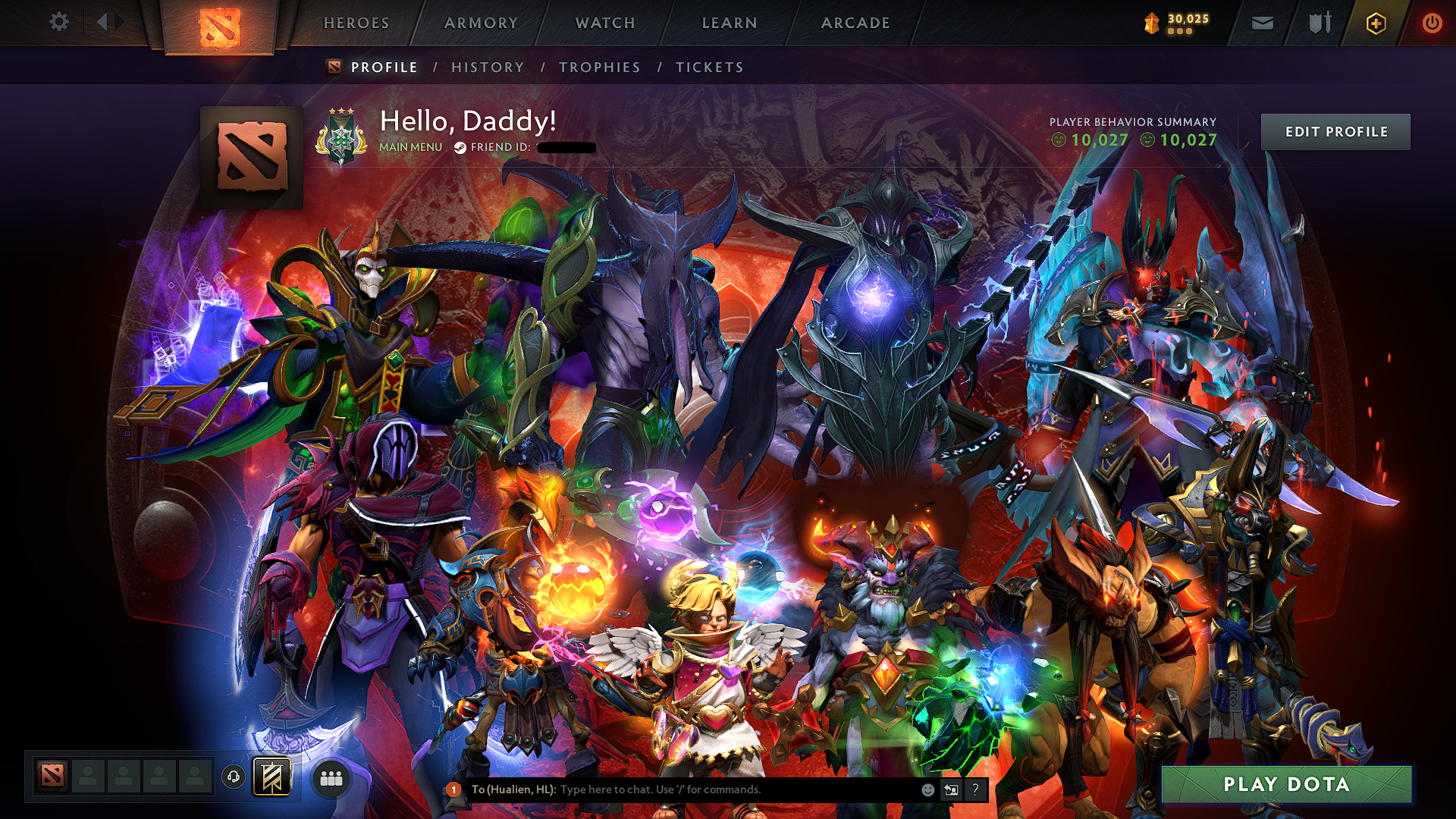Open the TROPHIES section
The image size is (1456, 819).
click(x=599, y=67)
